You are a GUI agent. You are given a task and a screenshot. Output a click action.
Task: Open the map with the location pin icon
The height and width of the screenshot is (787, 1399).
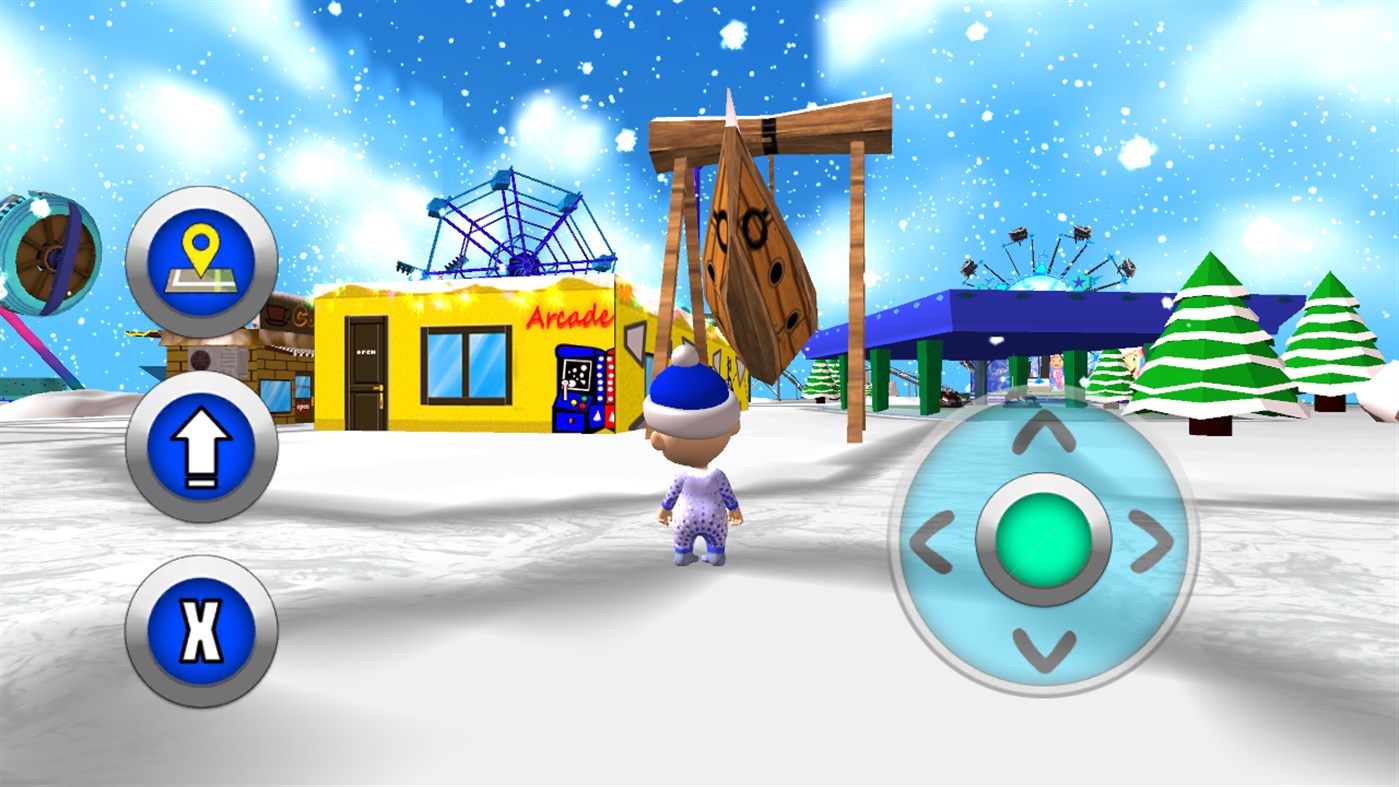[201, 262]
